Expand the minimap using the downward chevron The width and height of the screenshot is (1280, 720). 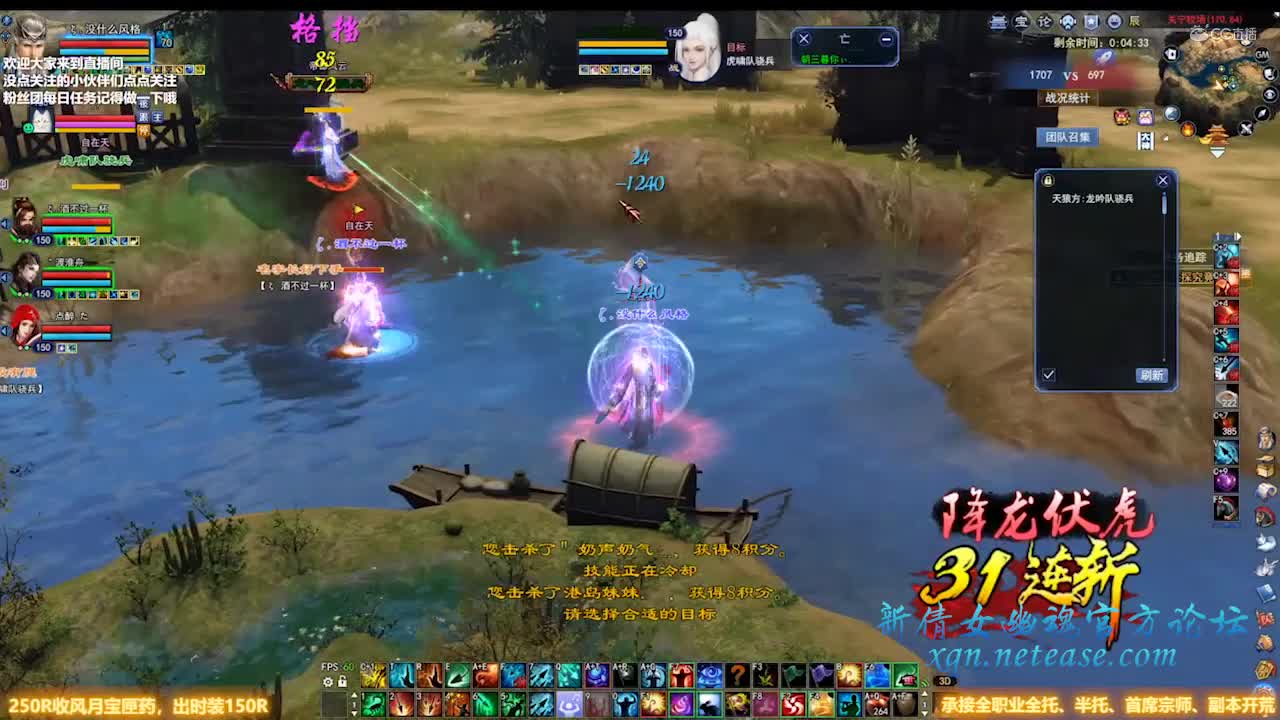[1217, 152]
